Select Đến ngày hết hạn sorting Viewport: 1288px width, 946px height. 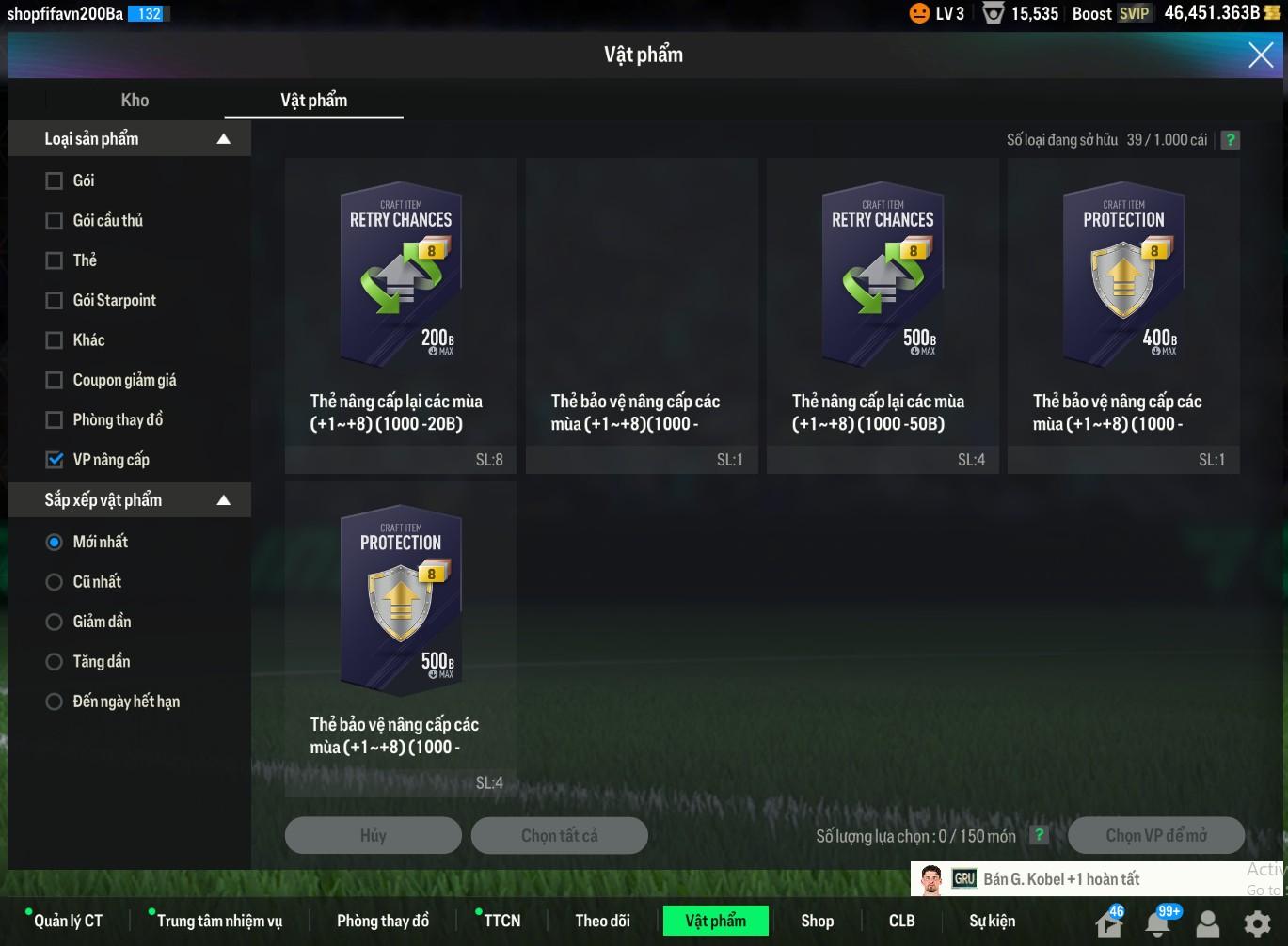pyautogui.click(x=55, y=702)
